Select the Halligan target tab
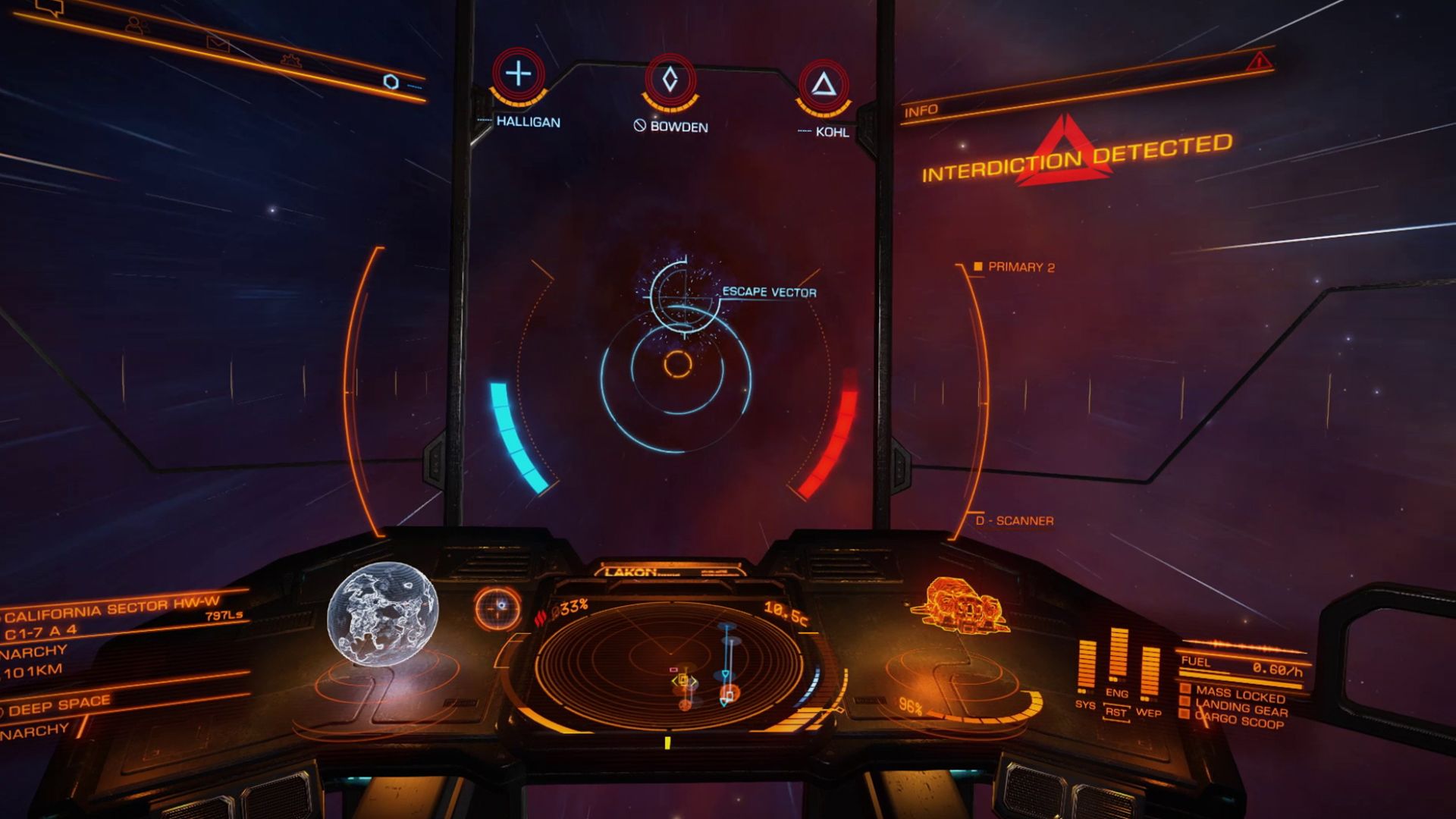The height and width of the screenshot is (819, 1456). (519, 75)
